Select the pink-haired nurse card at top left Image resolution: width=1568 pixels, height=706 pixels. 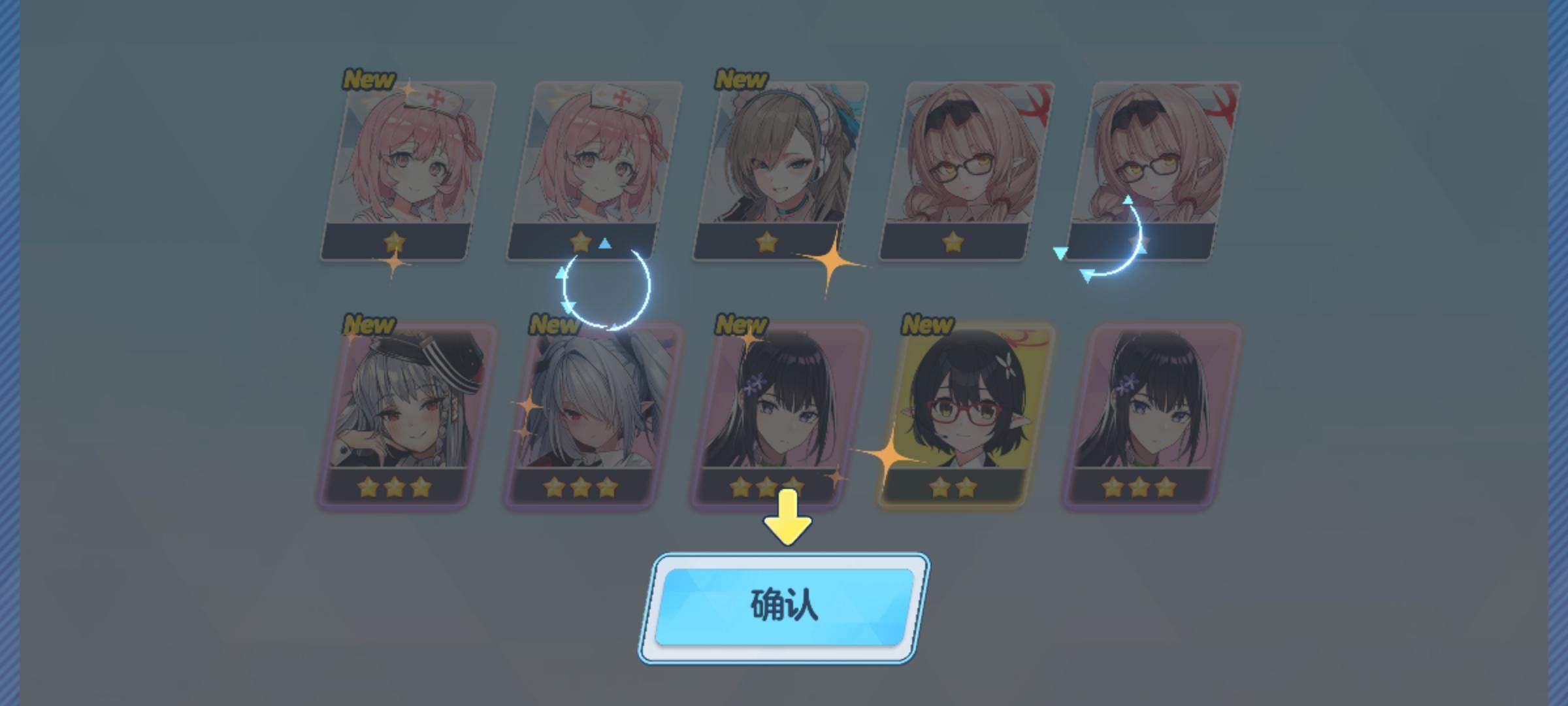point(399,170)
